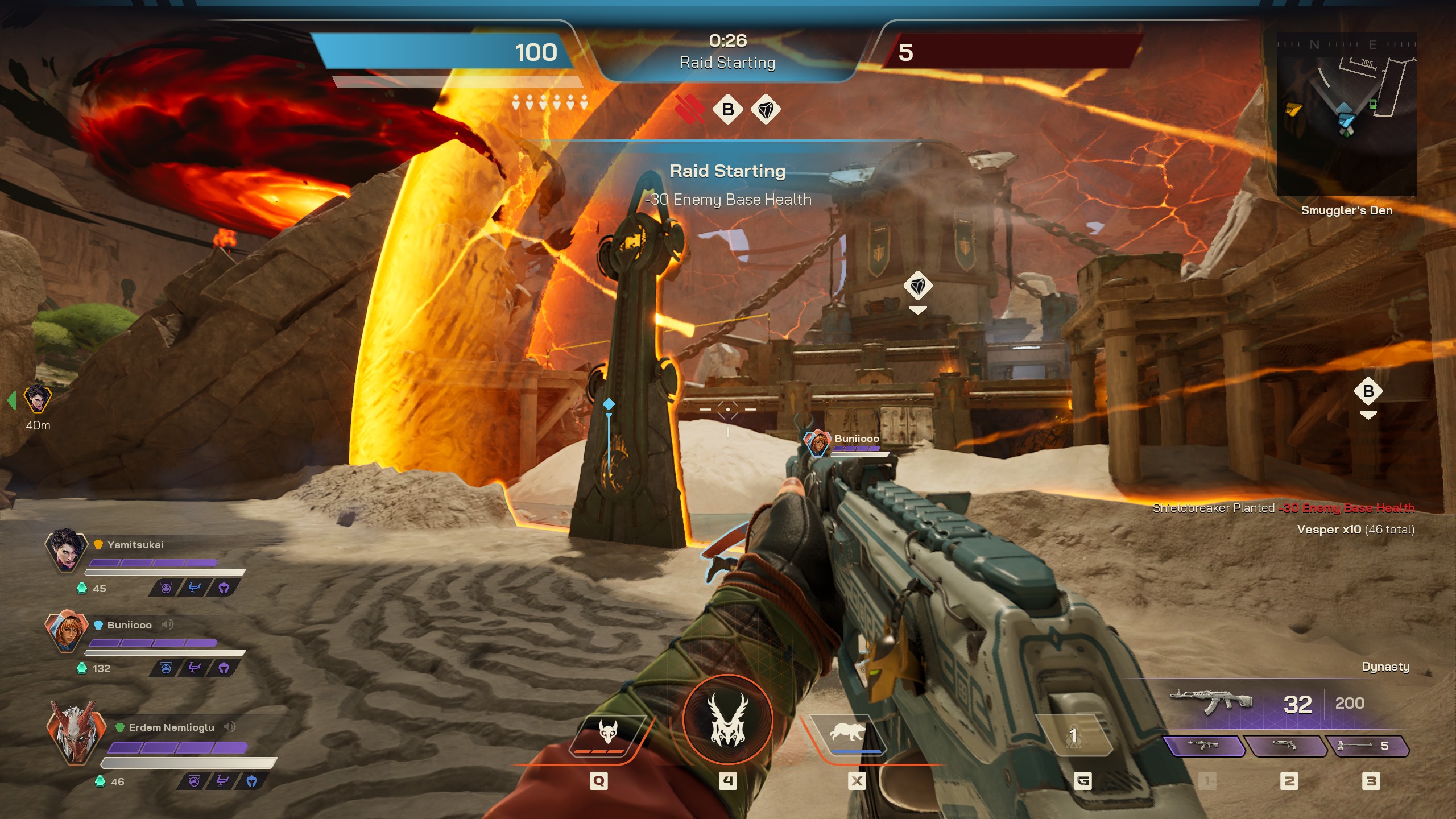Click the gem waypoint marker above the fortress
This screenshot has width=1456, height=819.
pos(918,286)
